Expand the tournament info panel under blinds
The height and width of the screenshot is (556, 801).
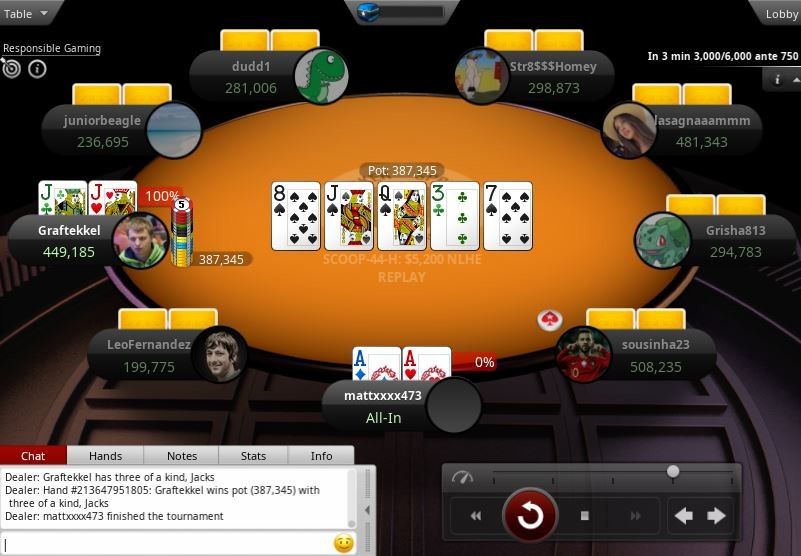click(778, 79)
